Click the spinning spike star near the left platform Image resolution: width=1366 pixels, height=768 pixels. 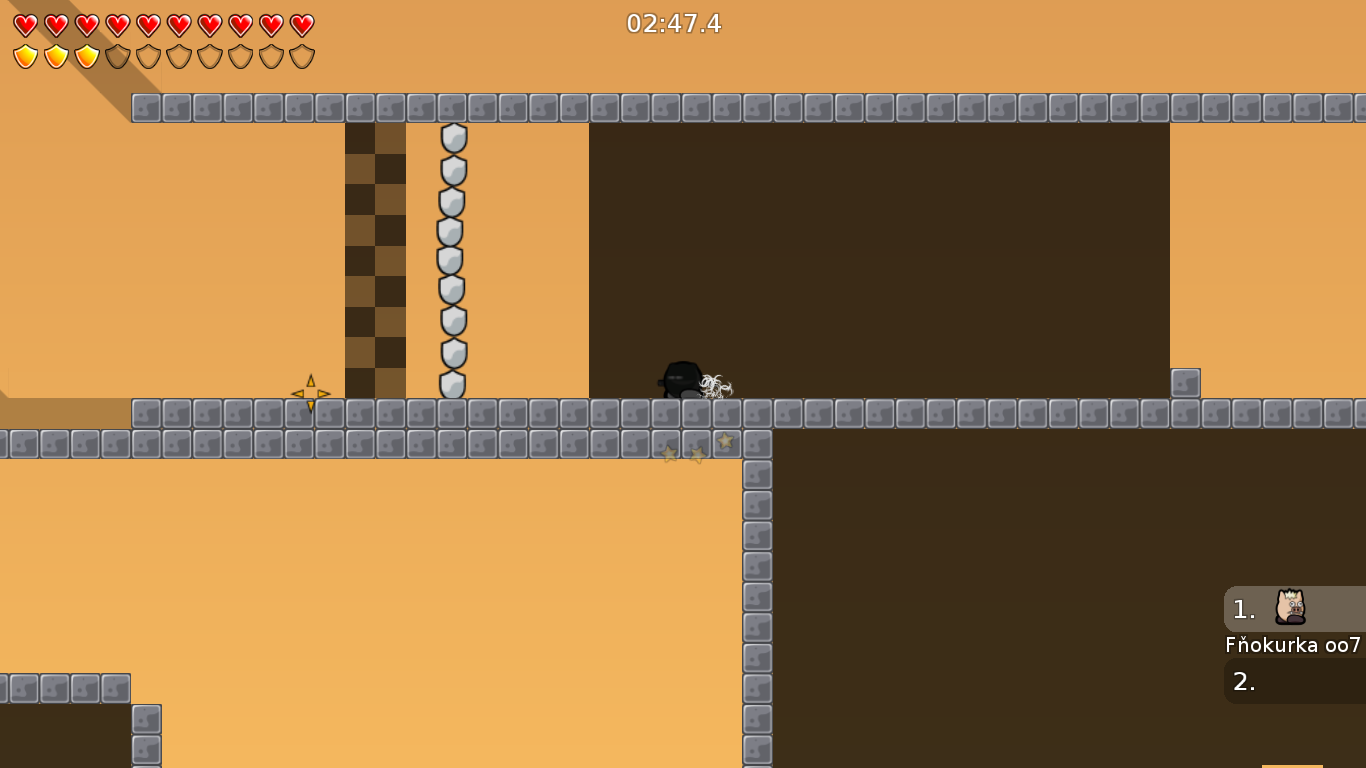311,392
